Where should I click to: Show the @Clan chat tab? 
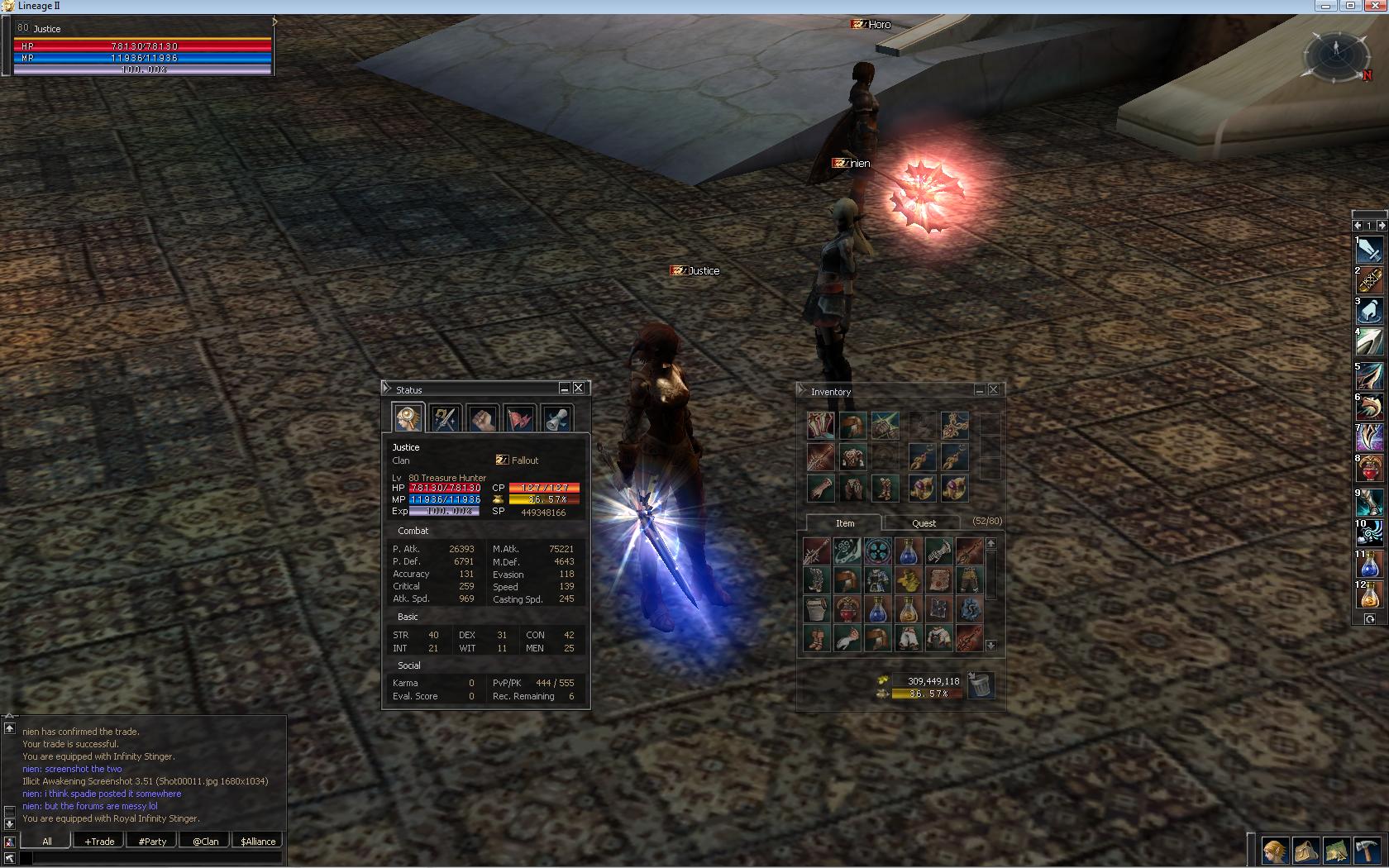click(205, 842)
